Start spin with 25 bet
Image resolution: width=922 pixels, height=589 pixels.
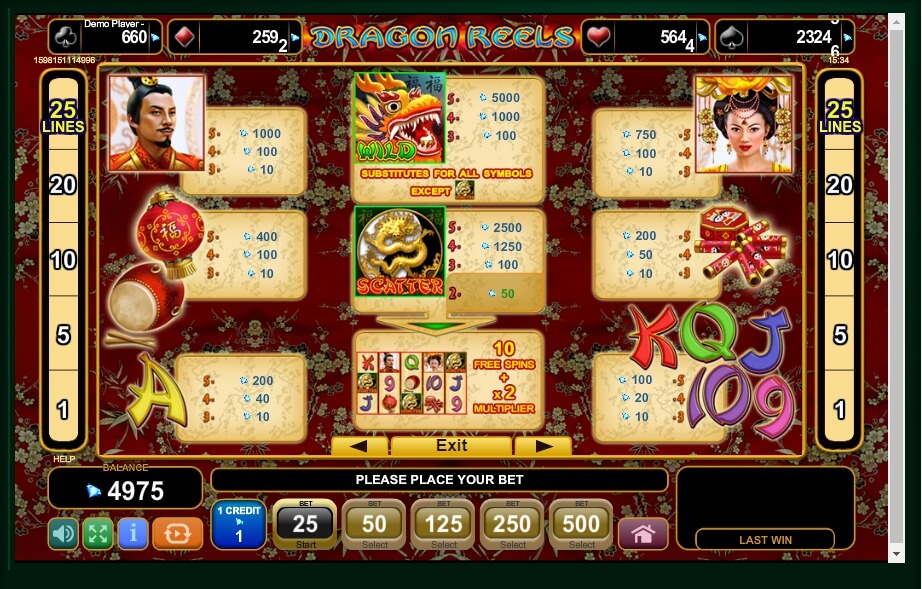pyautogui.click(x=304, y=525)
